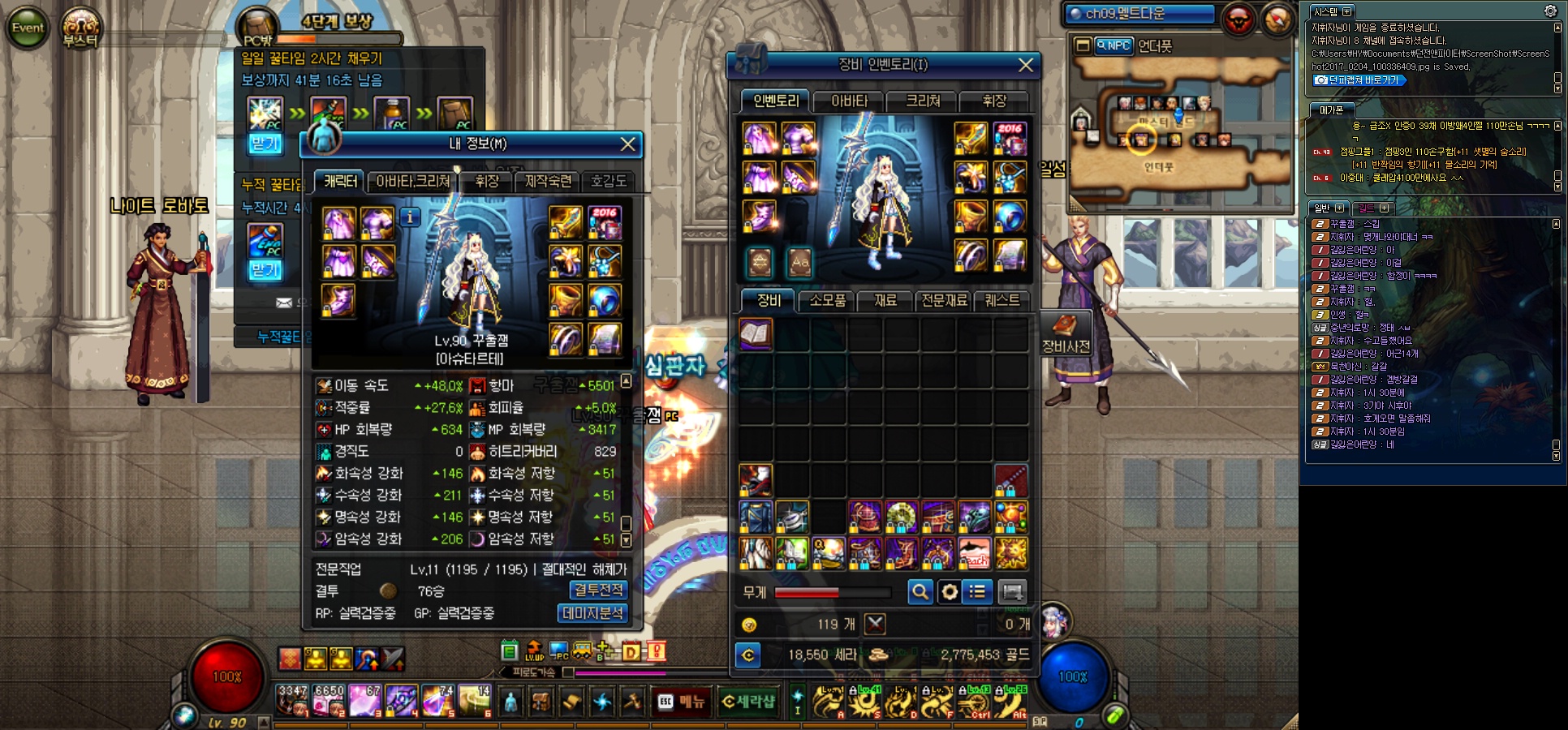Open 데미지분석 damage analysis
Screen dimensions: 1568x730
click(x=592, y=613)
